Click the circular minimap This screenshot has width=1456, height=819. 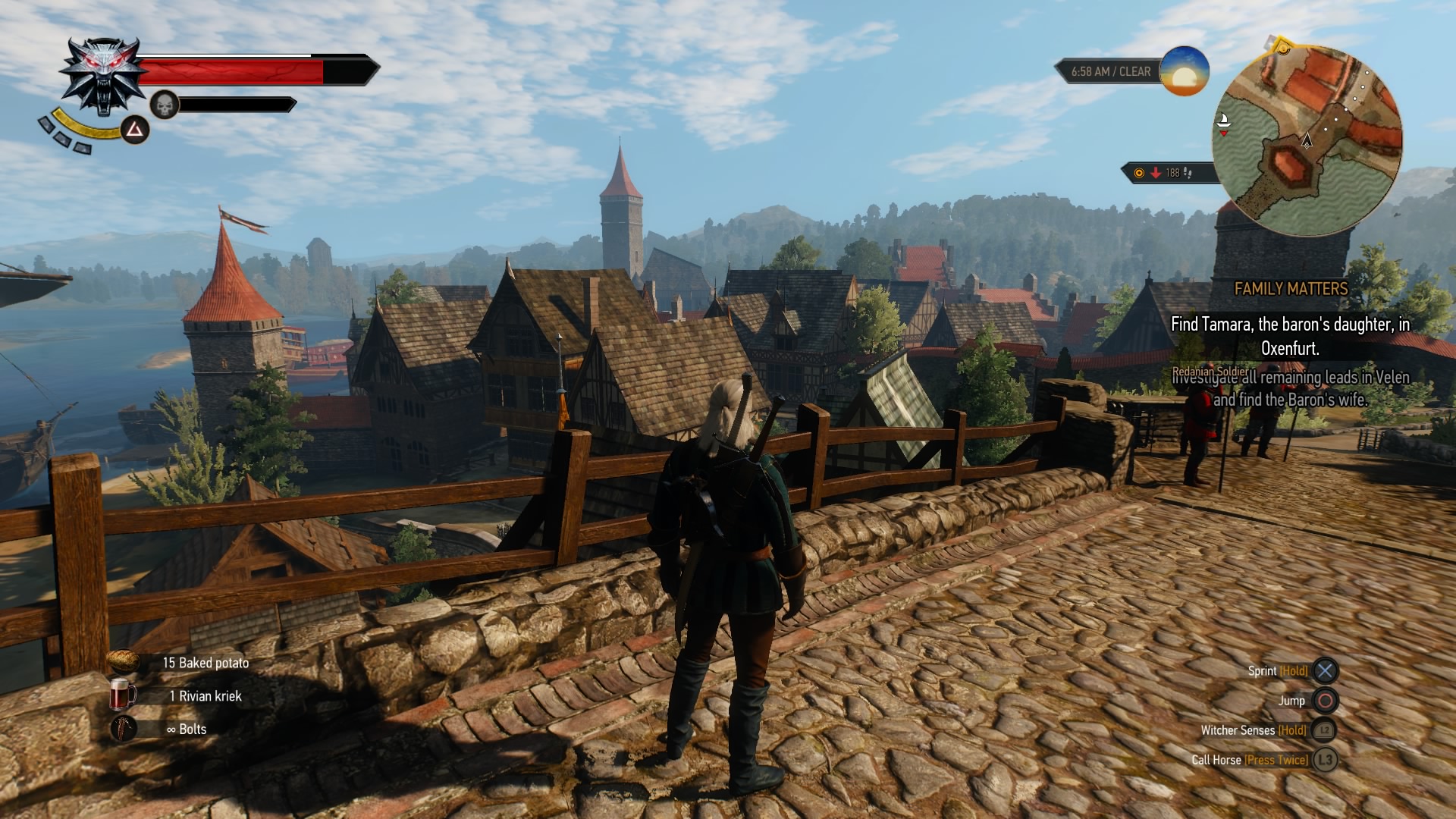coord(1307,140)
